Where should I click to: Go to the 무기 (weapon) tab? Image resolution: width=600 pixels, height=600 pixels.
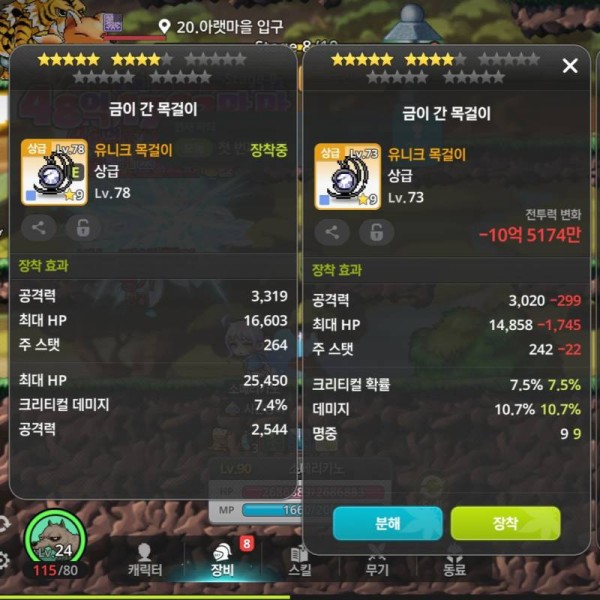point(376,560)
